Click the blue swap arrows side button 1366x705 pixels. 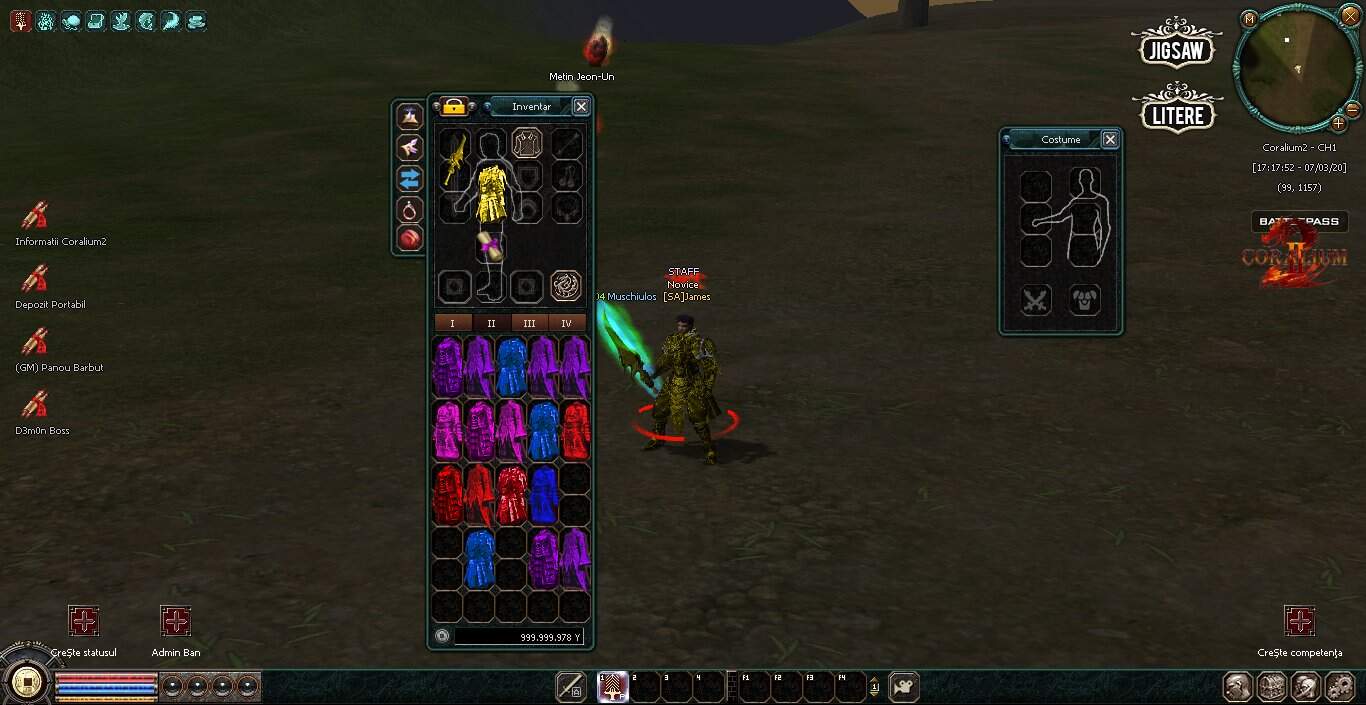pos(410,179)
